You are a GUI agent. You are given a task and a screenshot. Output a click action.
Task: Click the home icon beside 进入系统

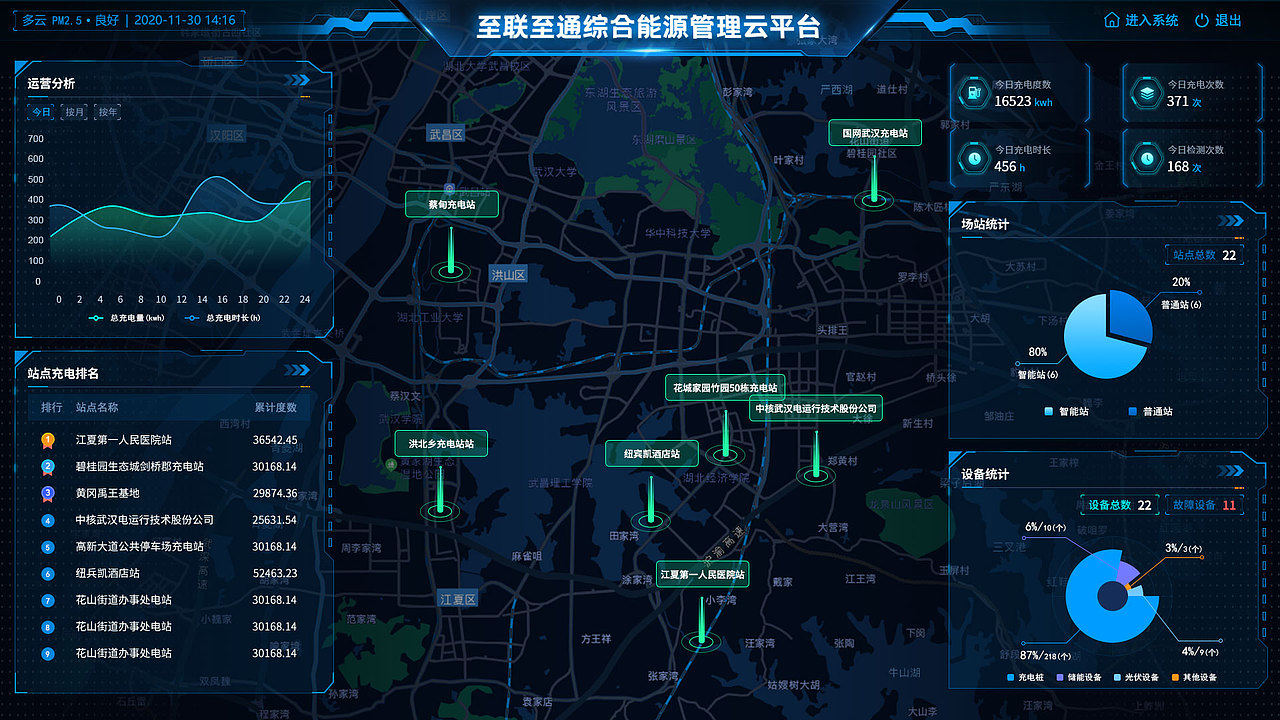[1112, 19]
